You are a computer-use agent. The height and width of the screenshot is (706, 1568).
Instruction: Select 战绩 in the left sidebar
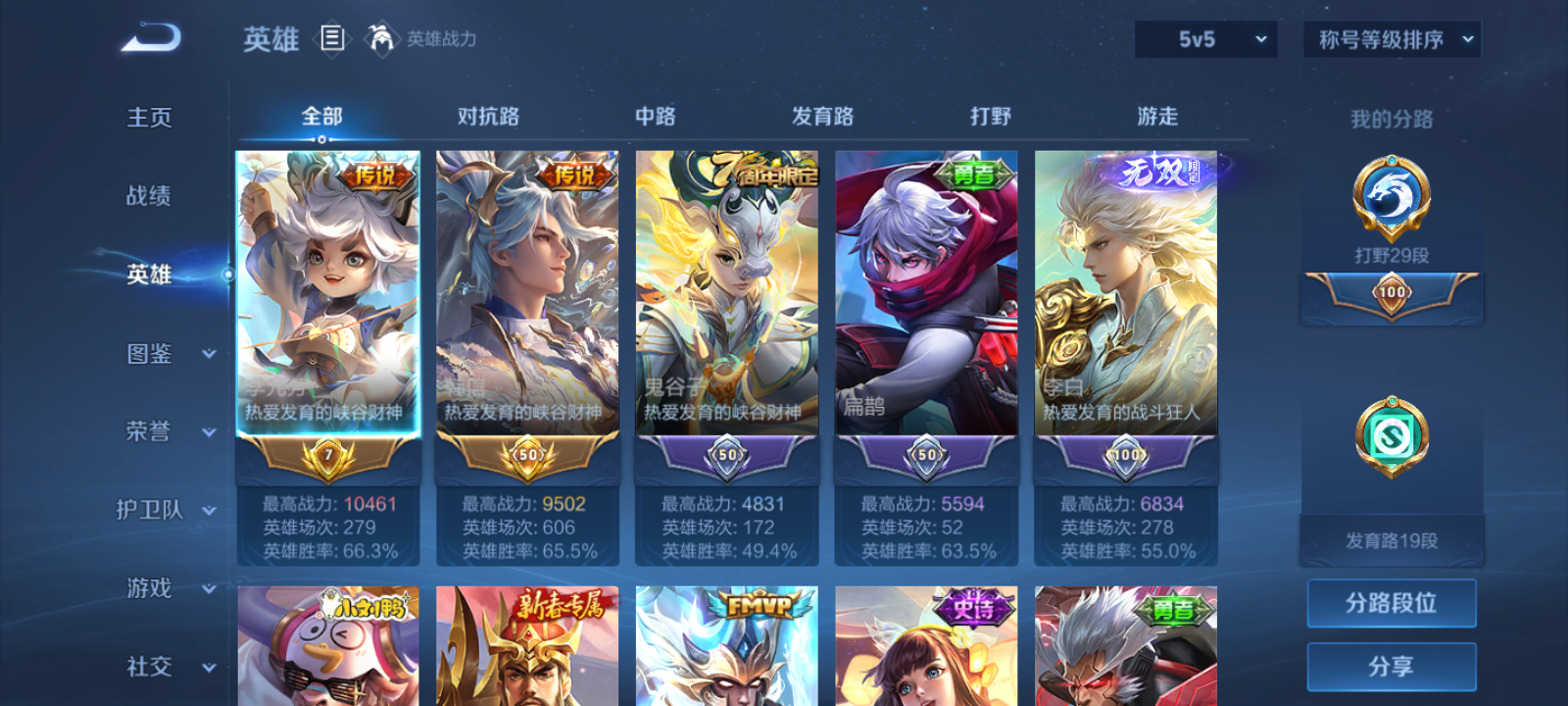pos(149,197)
